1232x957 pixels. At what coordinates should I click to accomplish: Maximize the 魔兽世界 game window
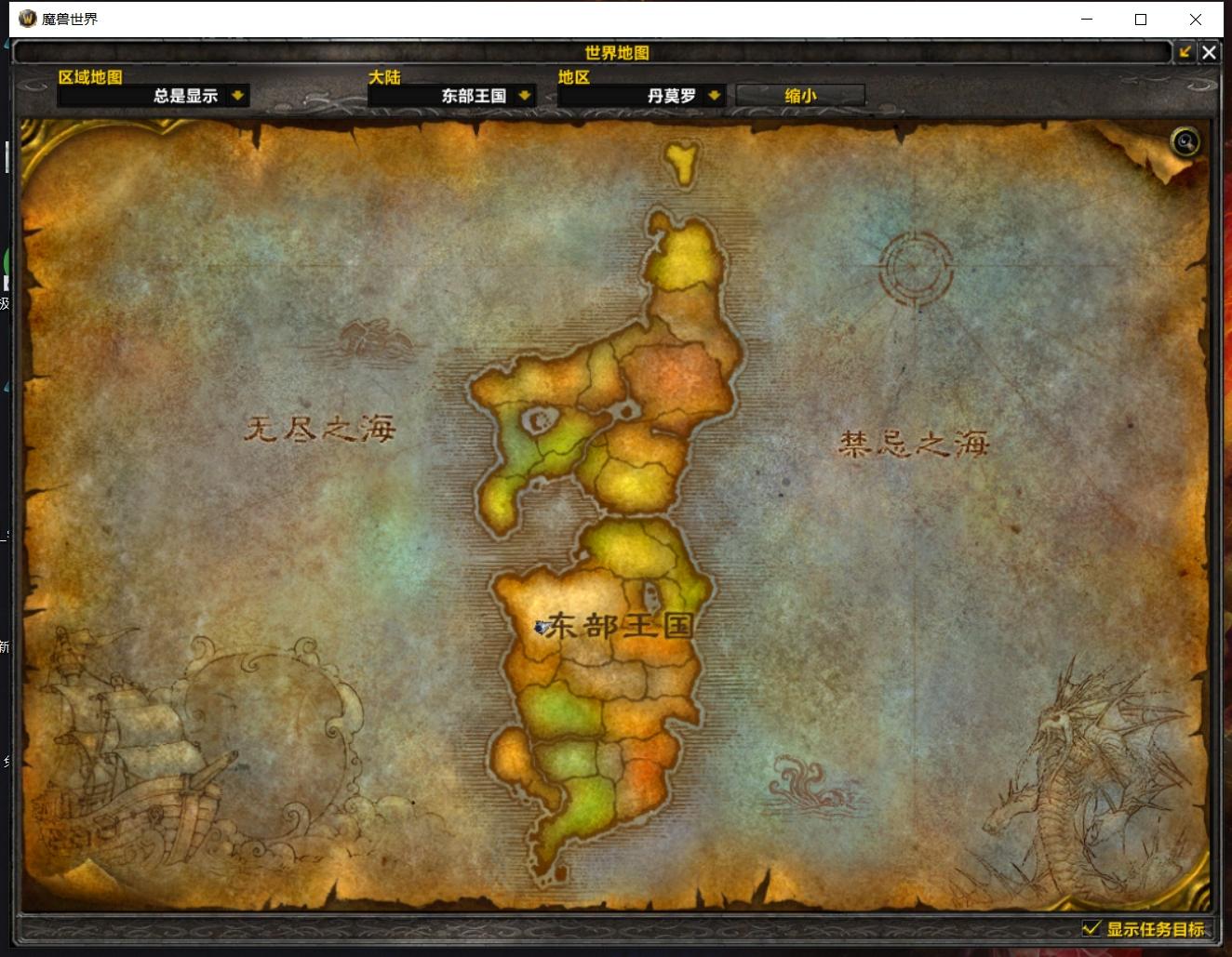[x=1141, y=19]
